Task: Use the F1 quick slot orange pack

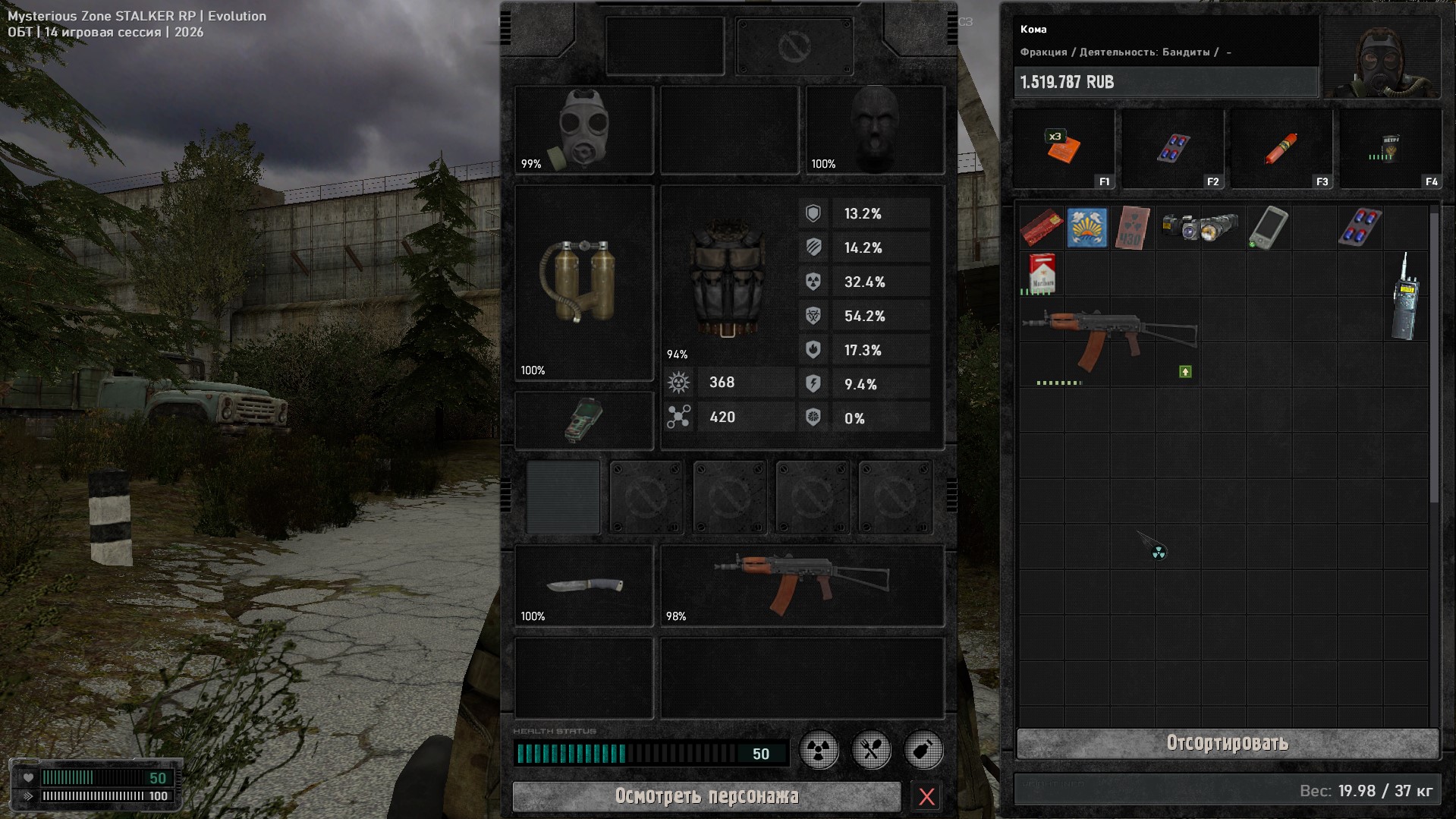Action: pyautogui.click(x=1063, y=149)
